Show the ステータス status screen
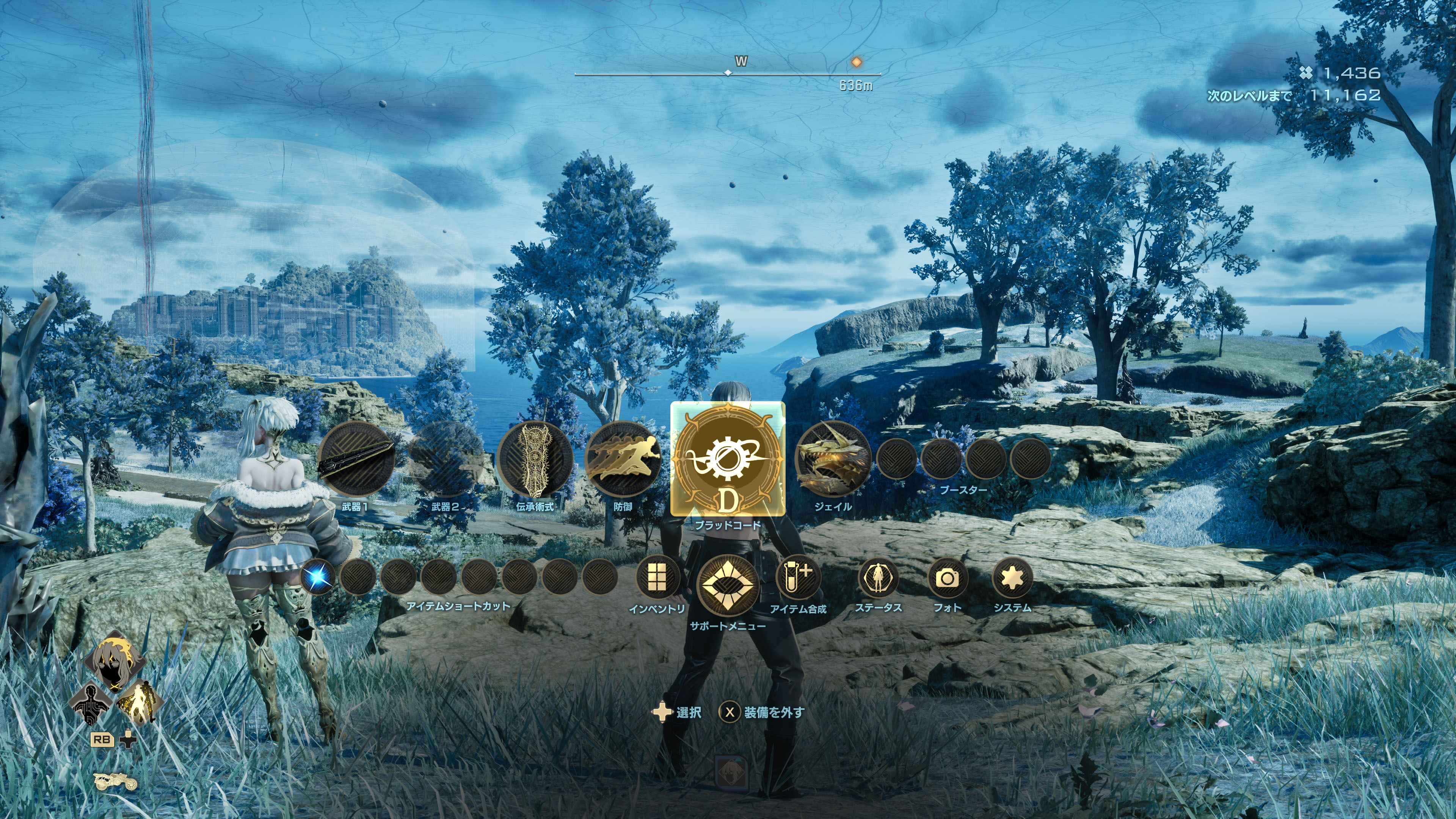The image size is (1456, 819). tap(878, 577)
